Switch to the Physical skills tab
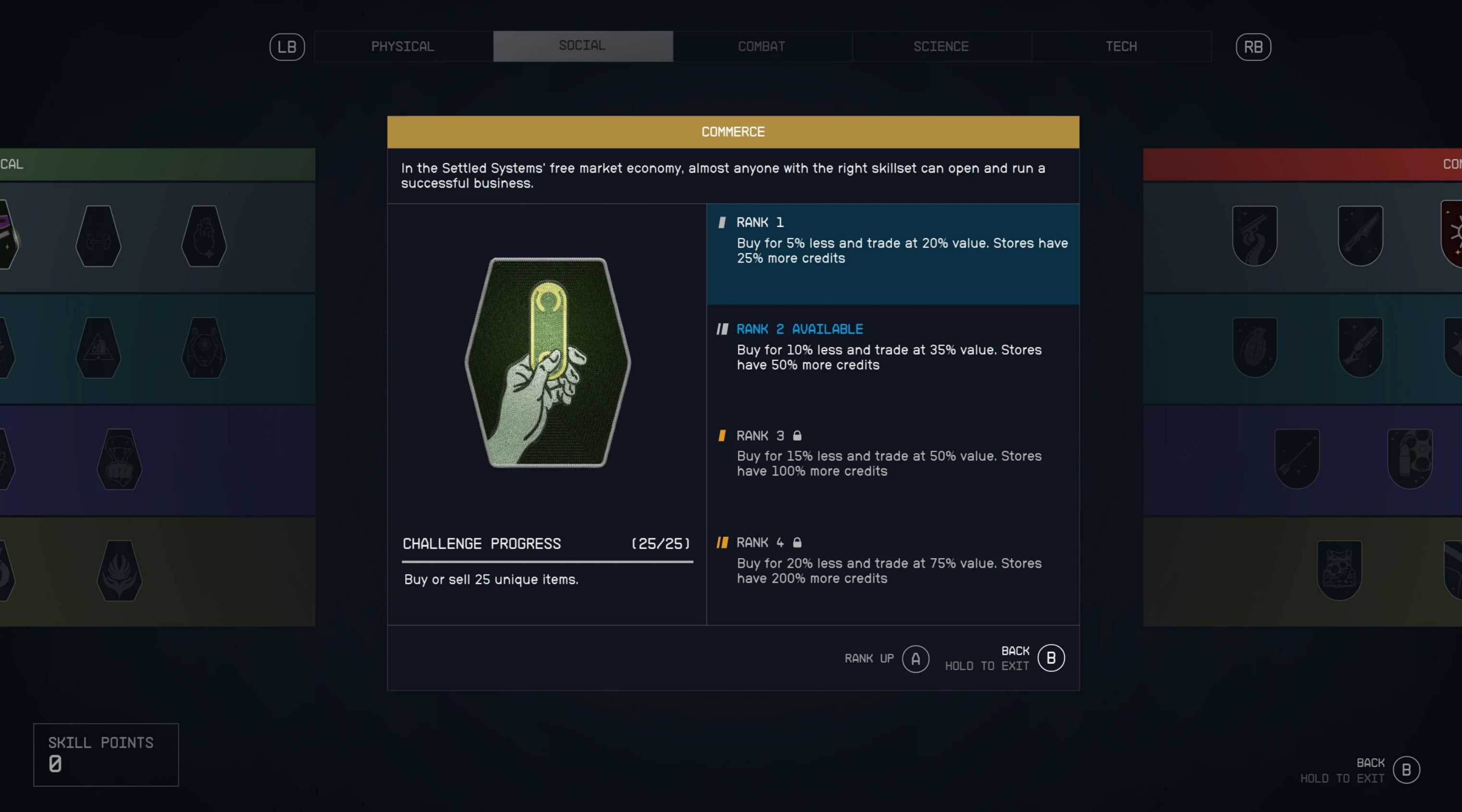This screenshot has height=812, width=1462. click(x=402, y=47)
